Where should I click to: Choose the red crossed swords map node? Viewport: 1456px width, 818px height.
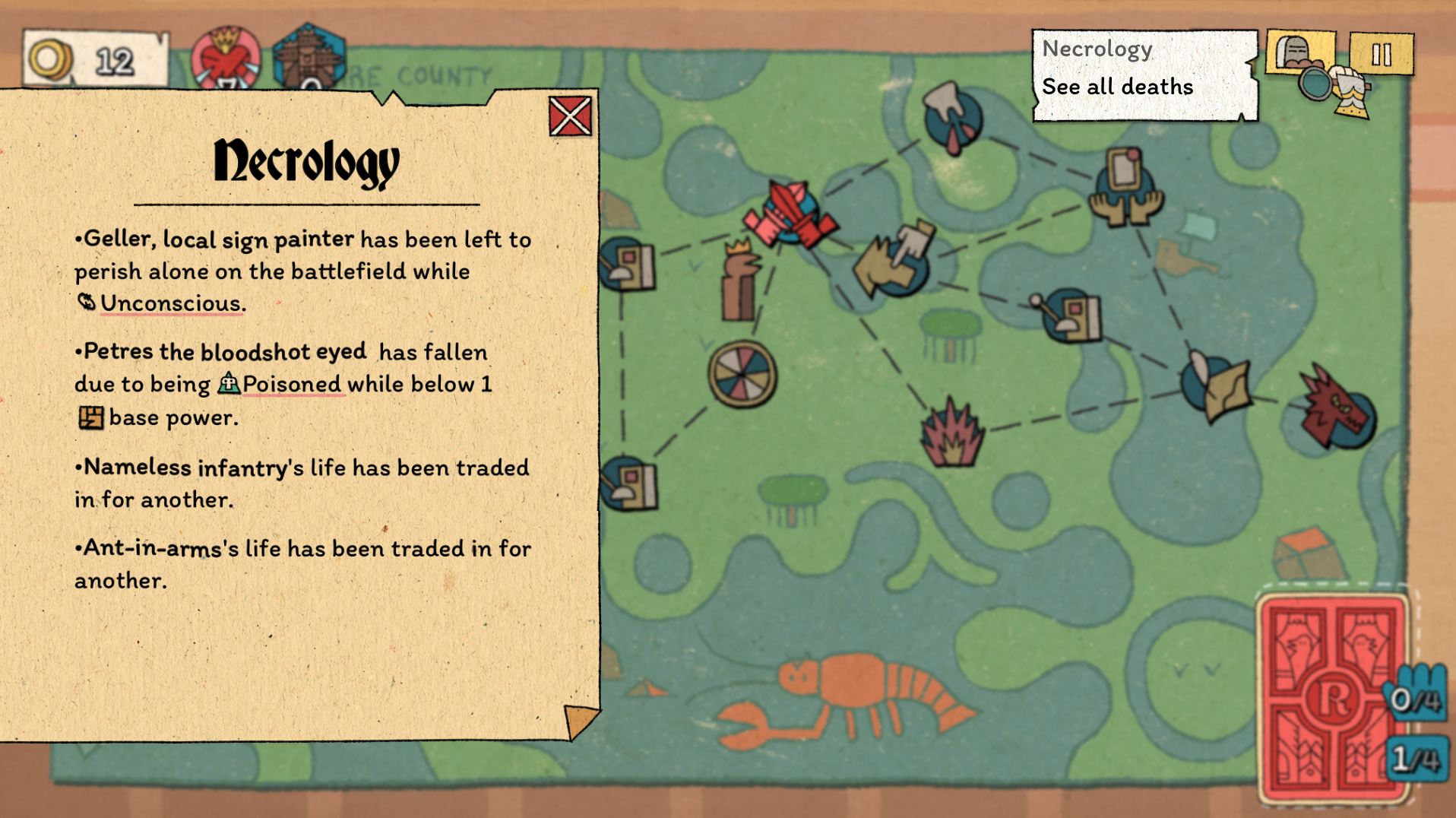point(791,214)
